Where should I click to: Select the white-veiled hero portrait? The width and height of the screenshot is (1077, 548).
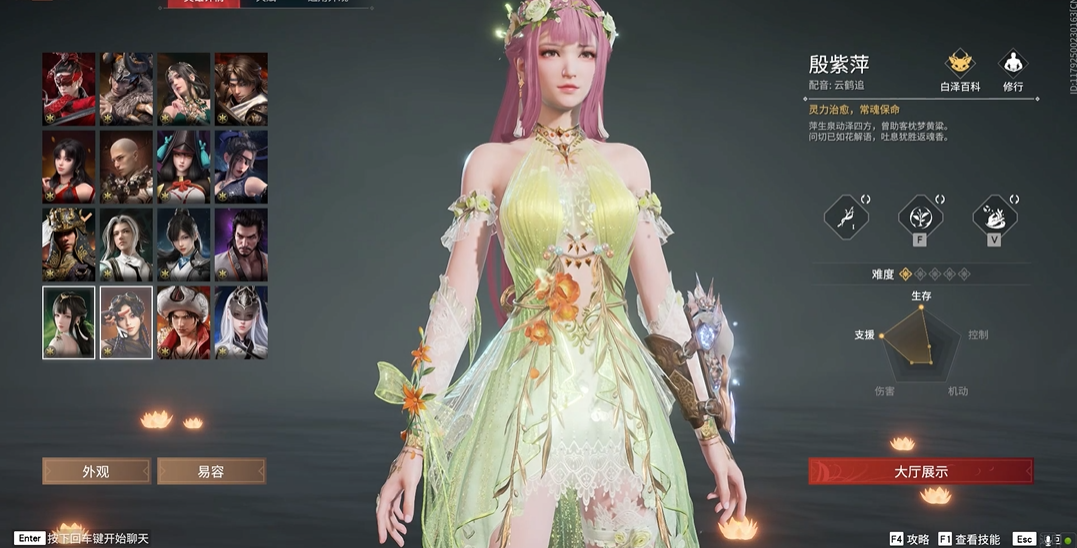pos(241,323)
